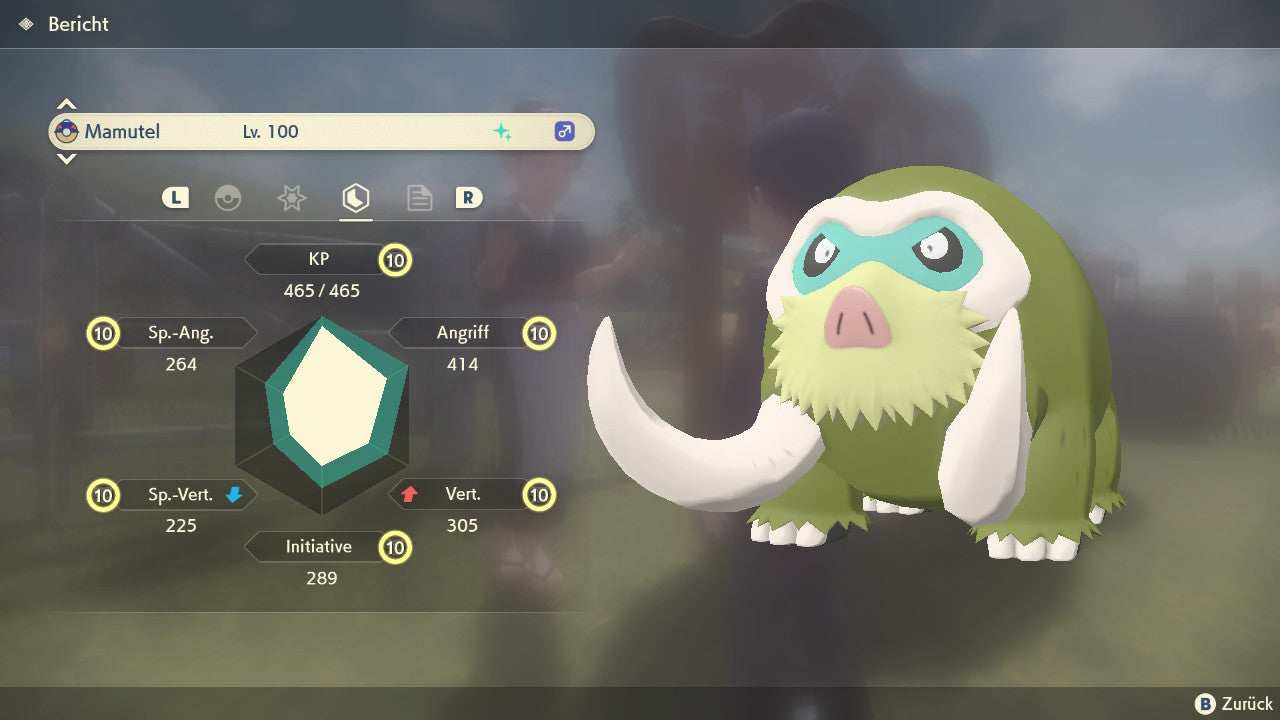Click the effort level badge beside Angriff
The height and width of the screenshot is (720, 1280).
click(x=540, y=332)
